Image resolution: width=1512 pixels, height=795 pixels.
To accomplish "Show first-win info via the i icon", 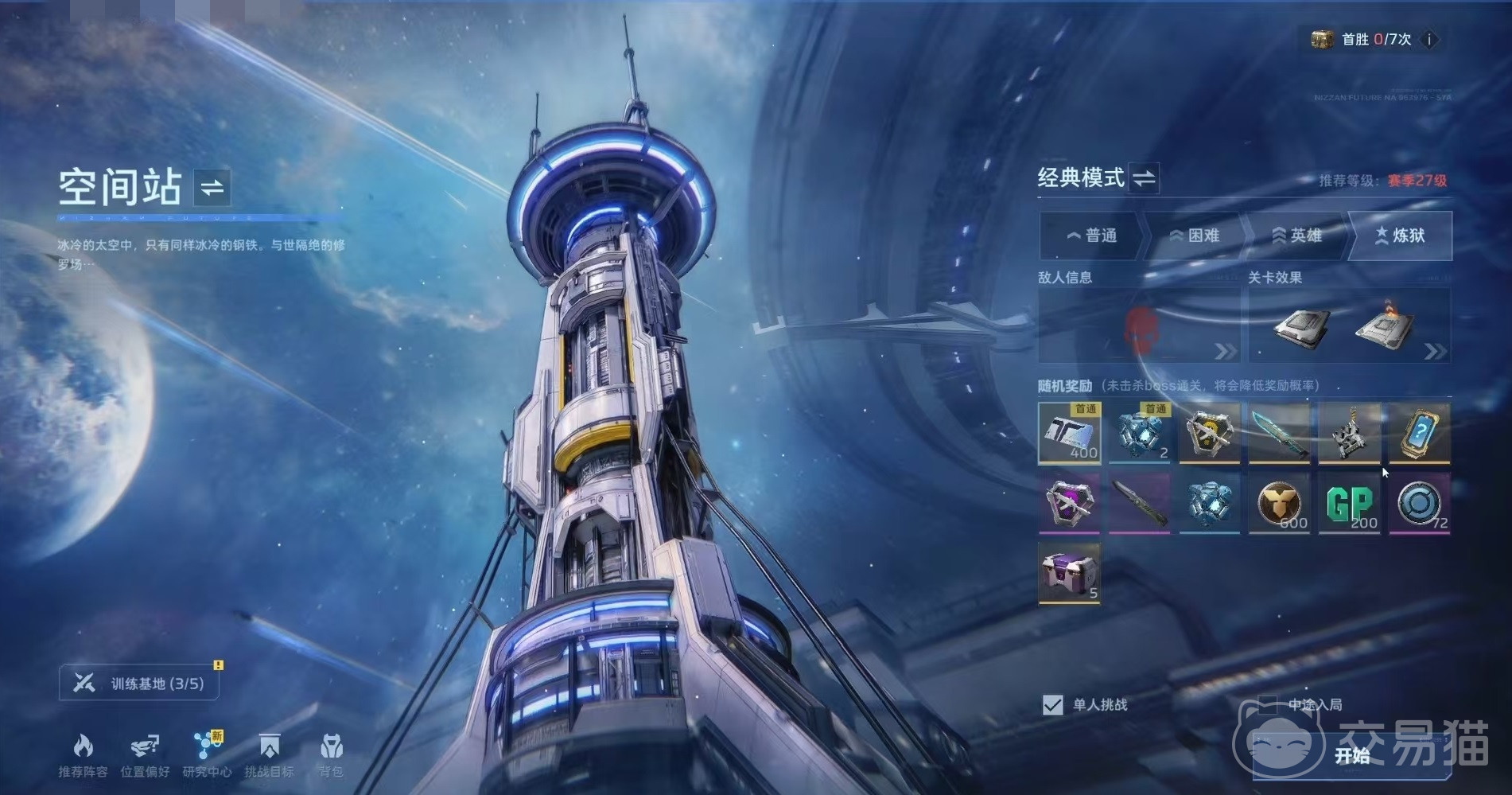I will coord(1429,40).
